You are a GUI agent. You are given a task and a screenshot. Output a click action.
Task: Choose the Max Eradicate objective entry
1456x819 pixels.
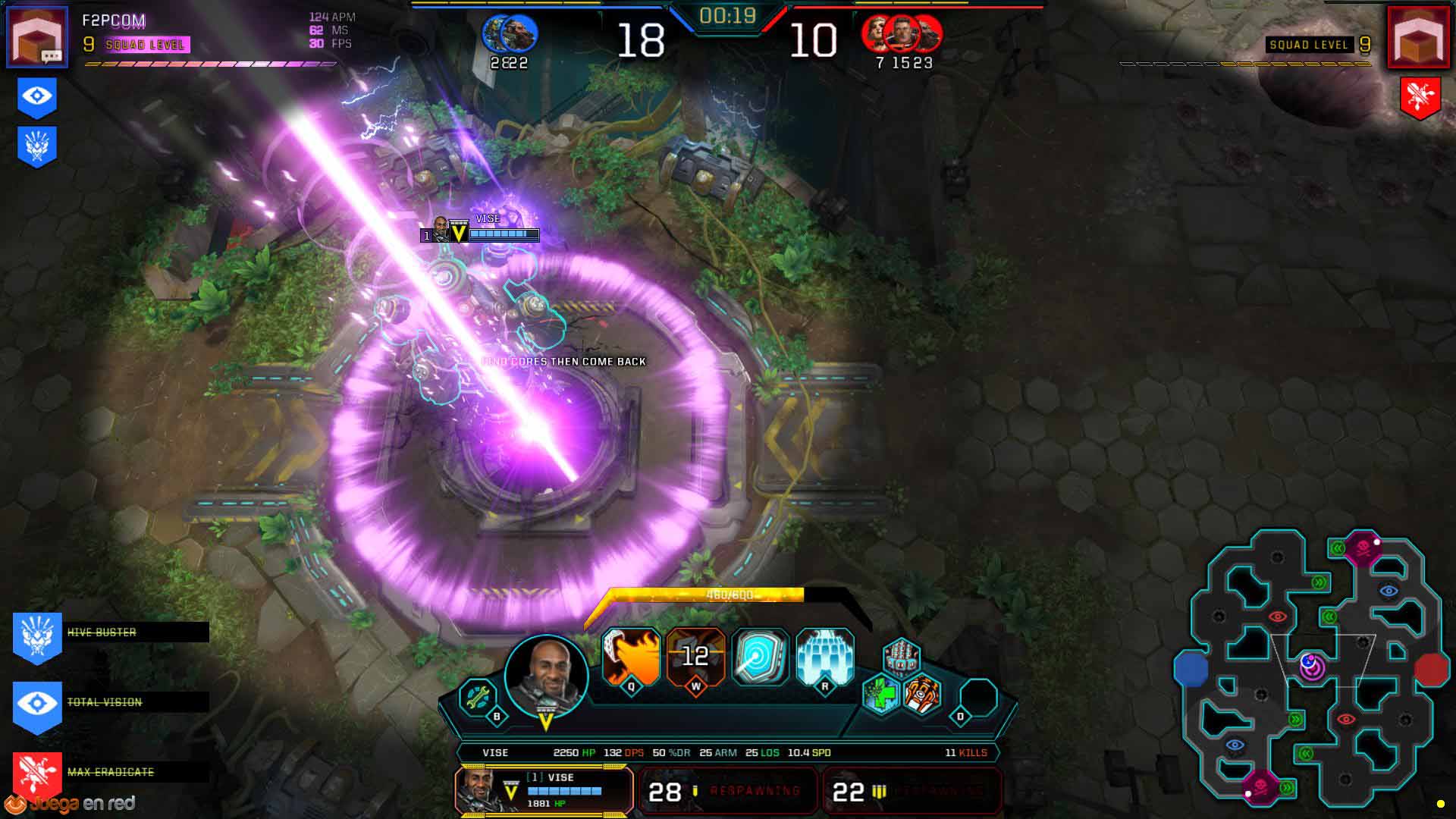(x=110, y=772)
